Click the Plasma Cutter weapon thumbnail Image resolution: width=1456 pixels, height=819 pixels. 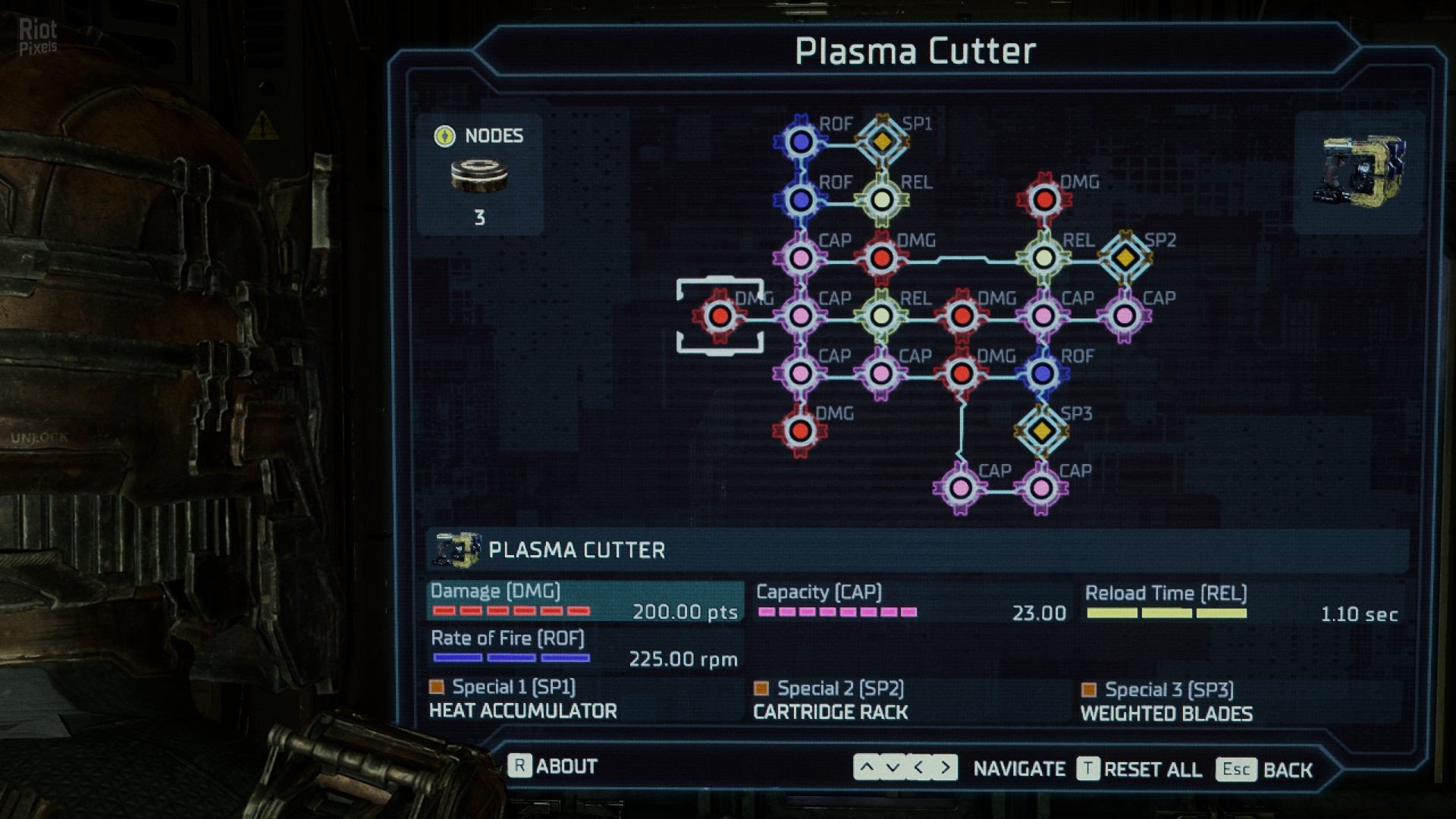click(1357, 171)
